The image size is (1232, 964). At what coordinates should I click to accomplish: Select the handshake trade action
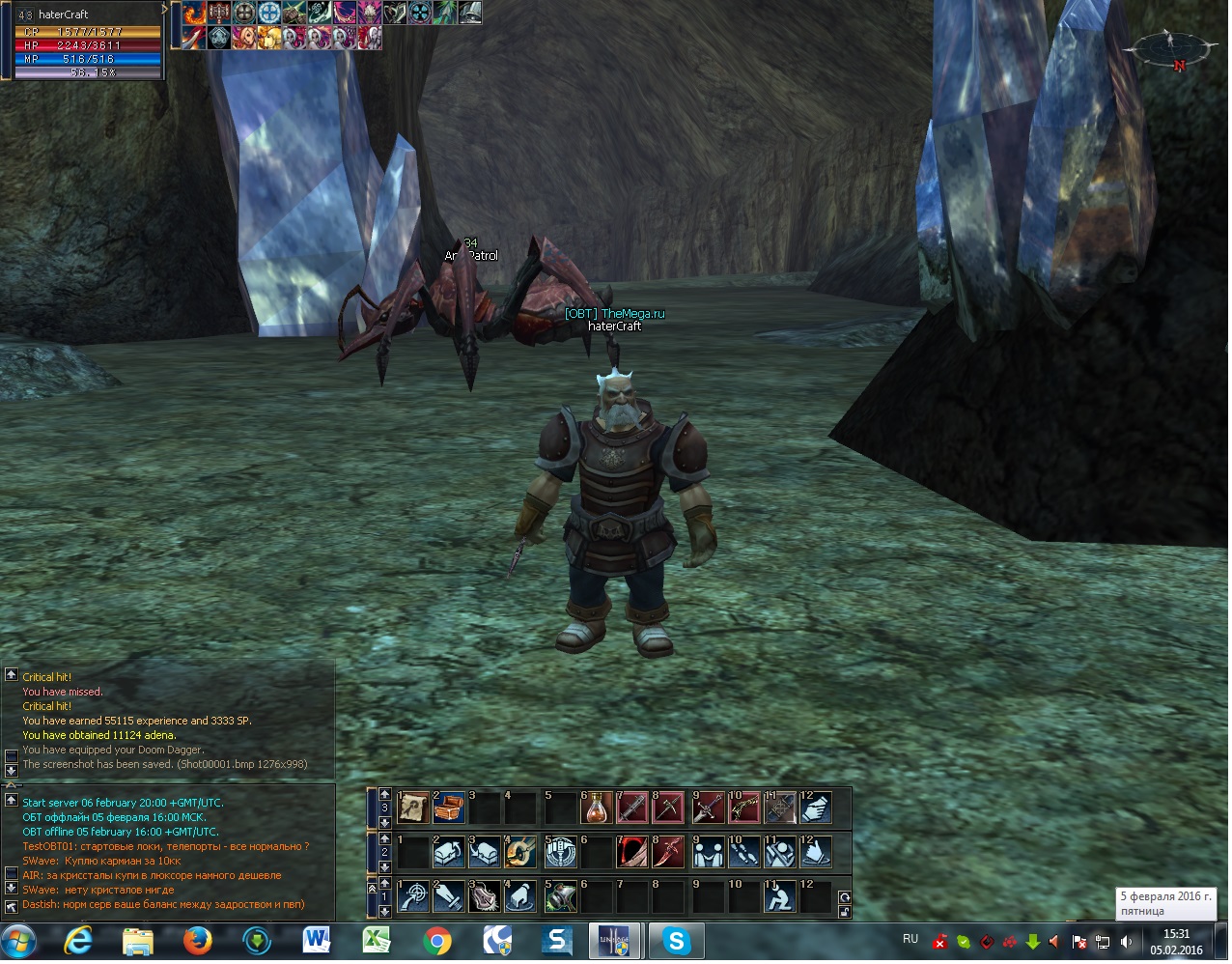click(708, 852)
